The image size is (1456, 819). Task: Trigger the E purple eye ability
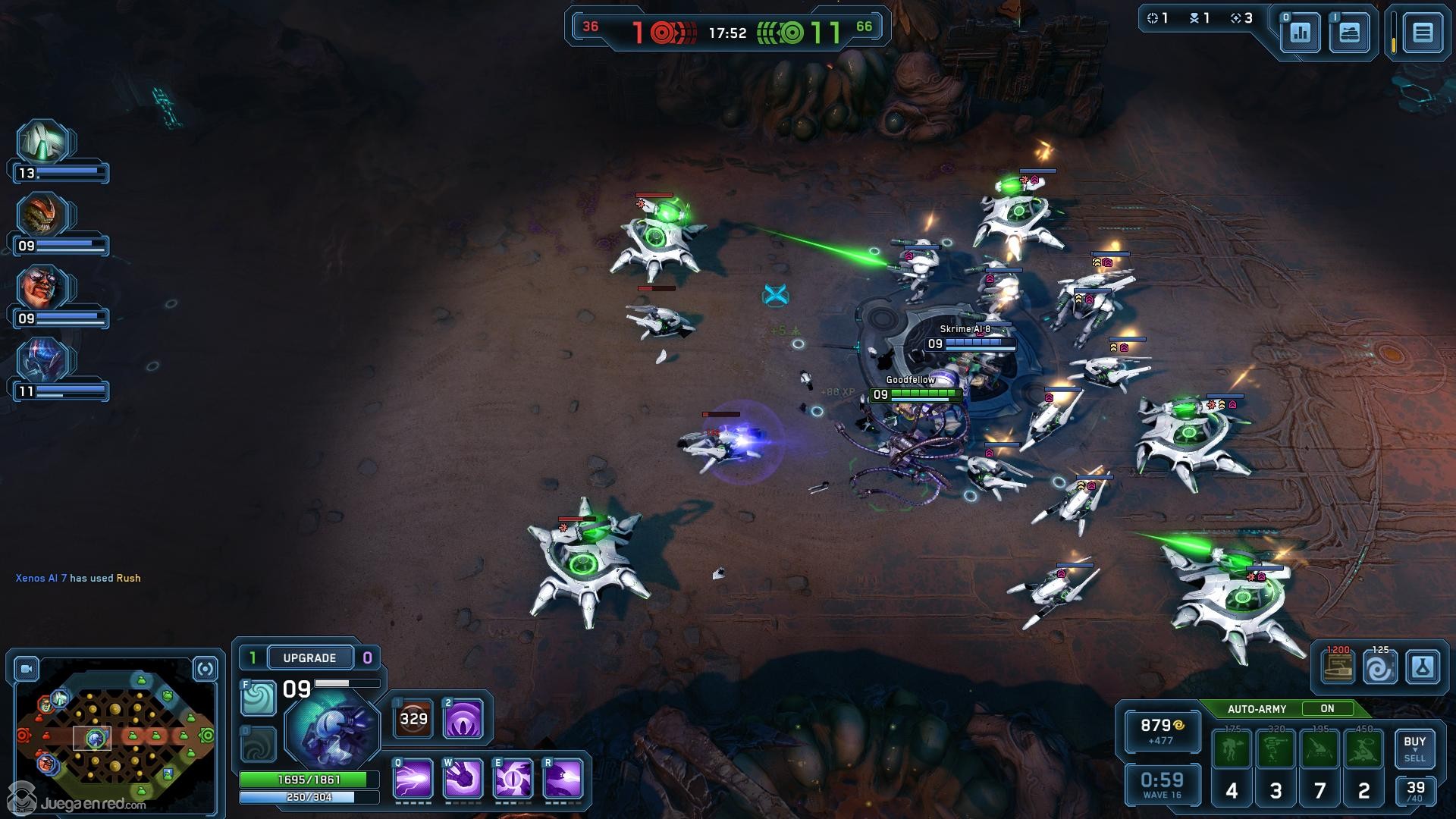513,779
